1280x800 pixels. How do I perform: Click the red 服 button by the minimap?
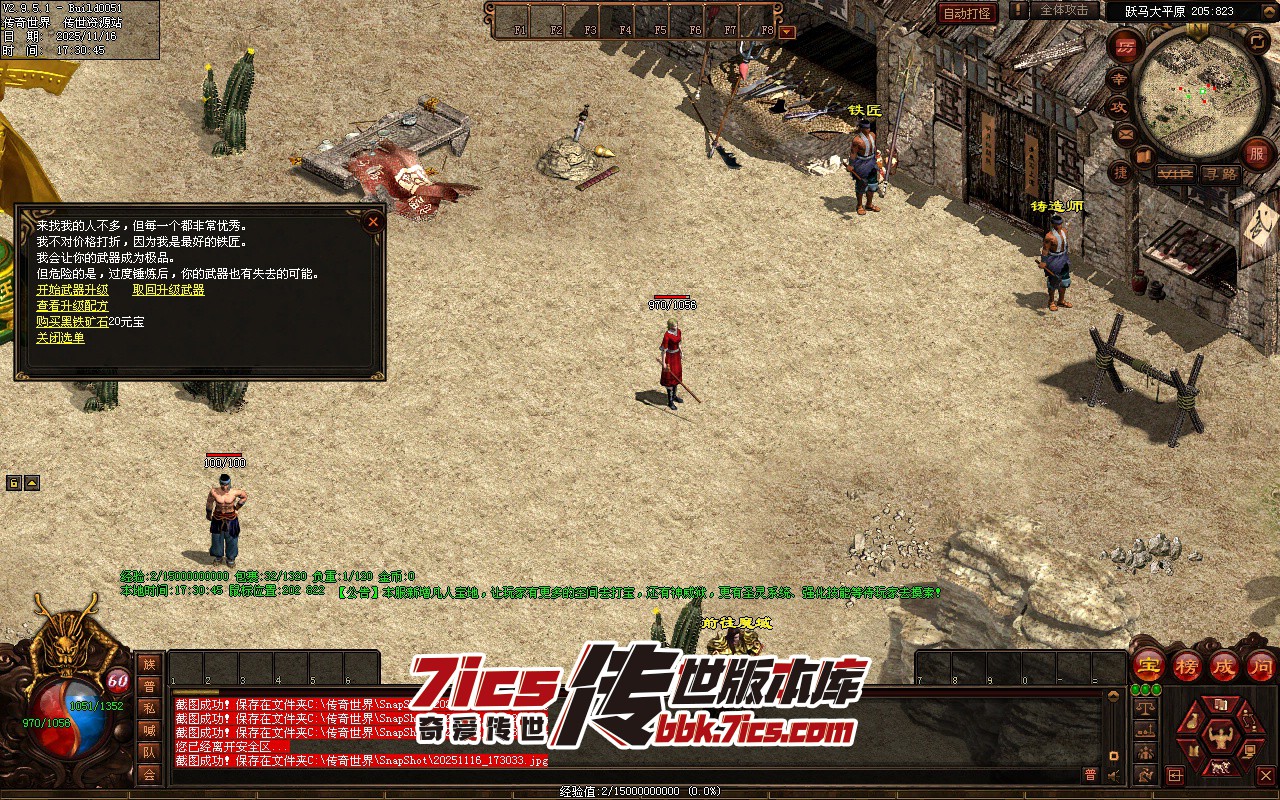(x=1256, y=154)
